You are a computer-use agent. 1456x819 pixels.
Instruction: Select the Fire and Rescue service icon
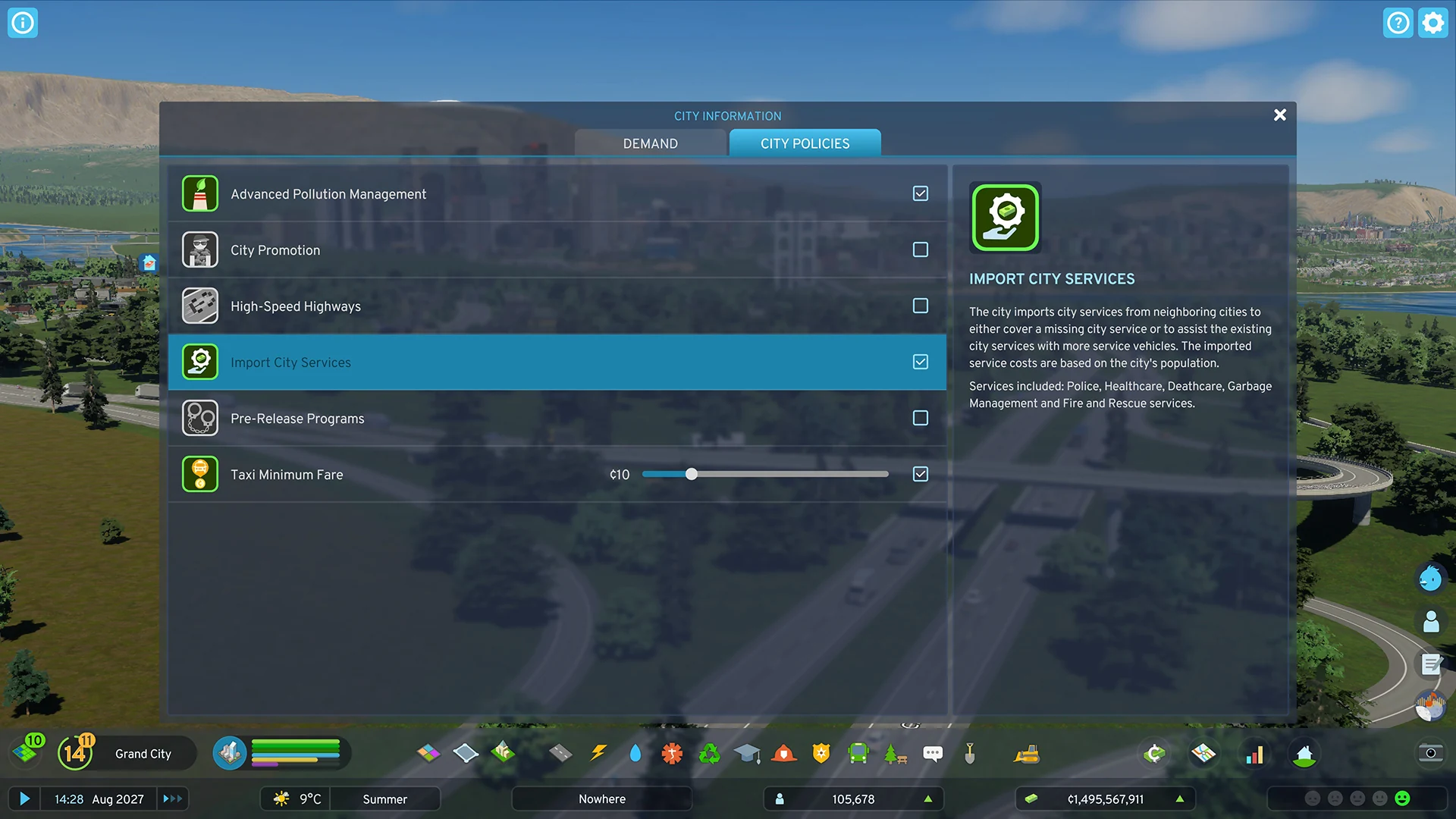784,753
